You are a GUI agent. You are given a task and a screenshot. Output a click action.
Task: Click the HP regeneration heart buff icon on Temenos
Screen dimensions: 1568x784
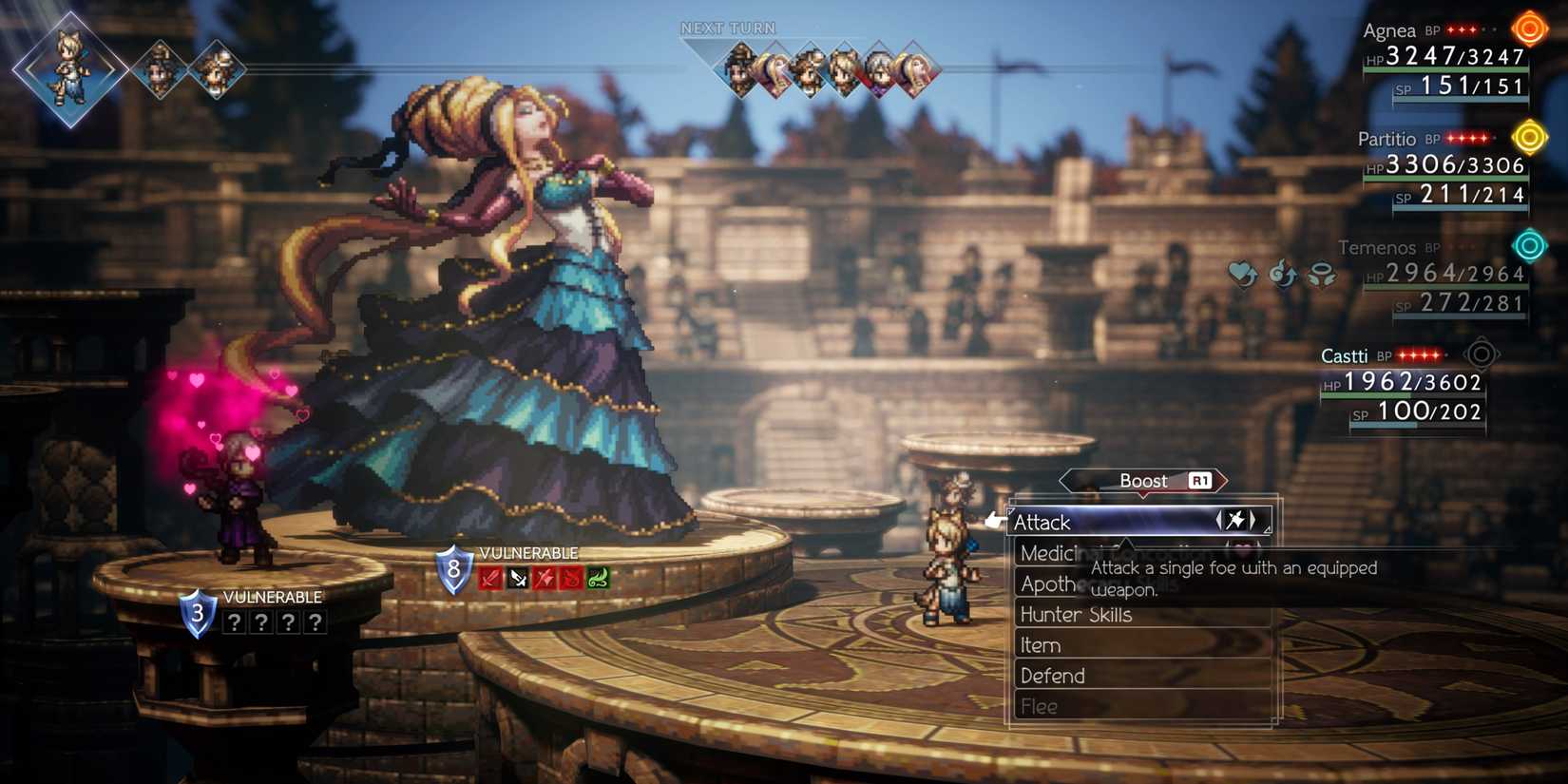[x=1243, y=275]
